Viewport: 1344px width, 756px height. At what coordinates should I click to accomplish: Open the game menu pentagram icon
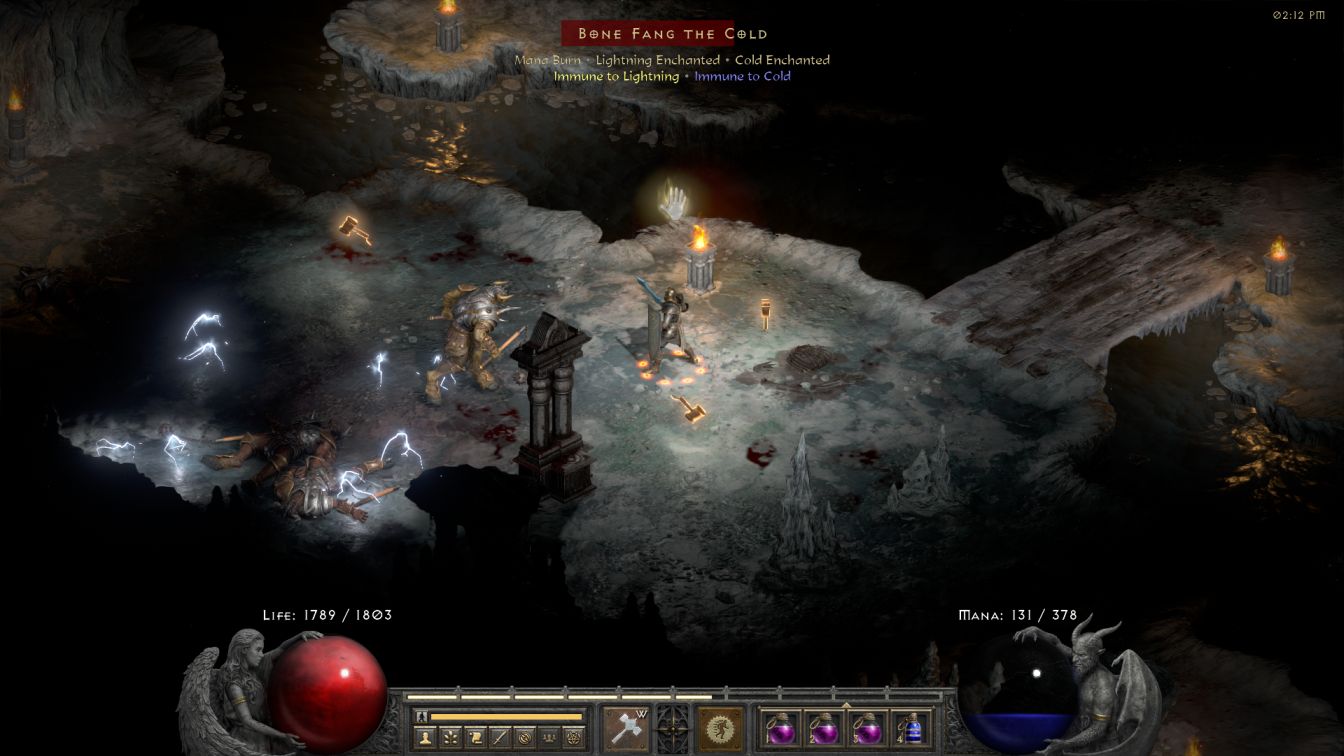coord(573,738)
